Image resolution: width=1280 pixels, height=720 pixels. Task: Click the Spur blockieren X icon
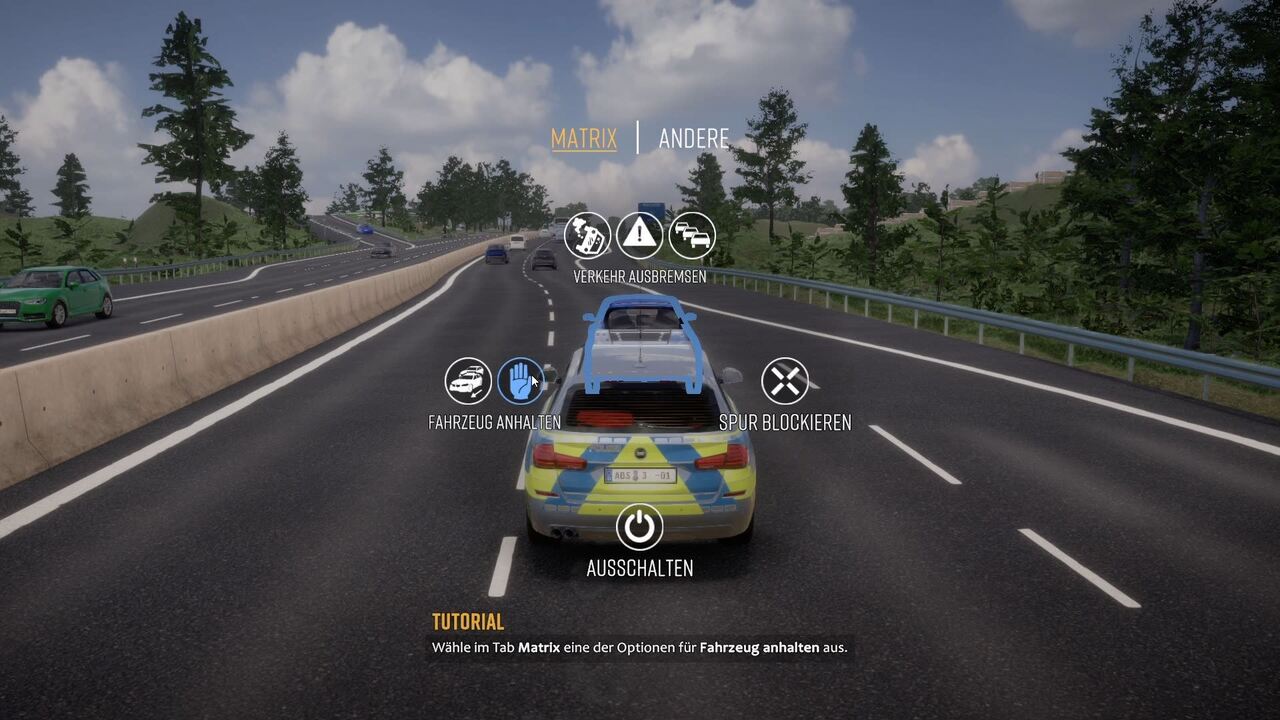pyautogui.click(x=785, y=381)
